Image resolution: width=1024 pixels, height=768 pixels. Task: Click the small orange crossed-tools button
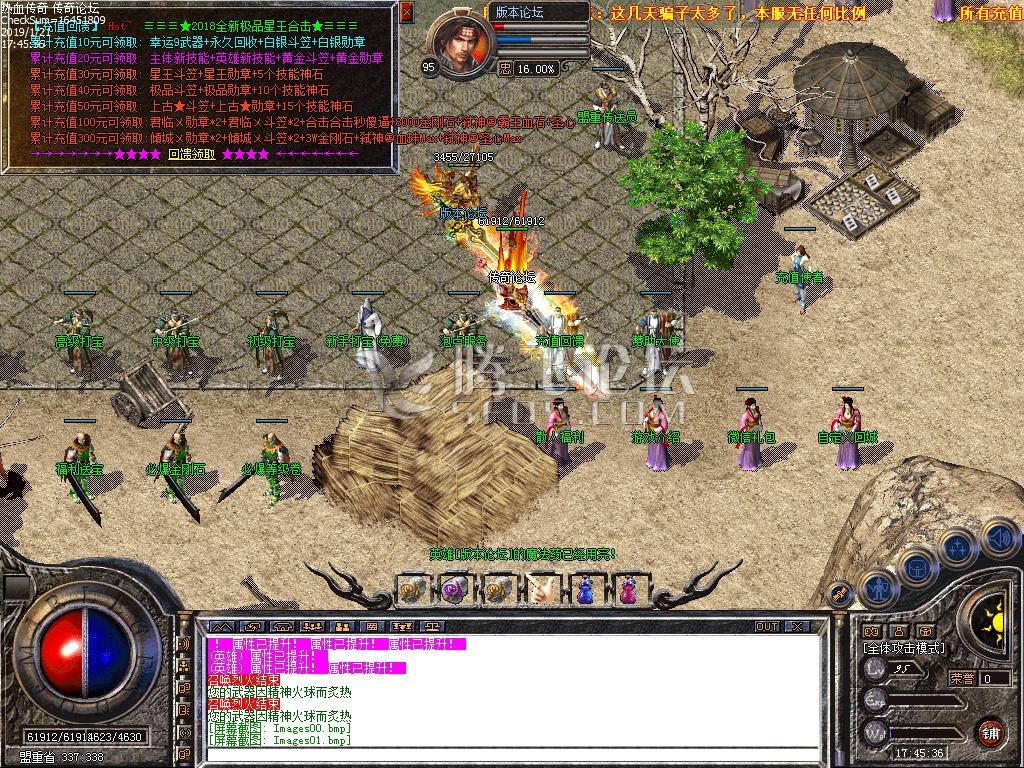tap(840, 592)
